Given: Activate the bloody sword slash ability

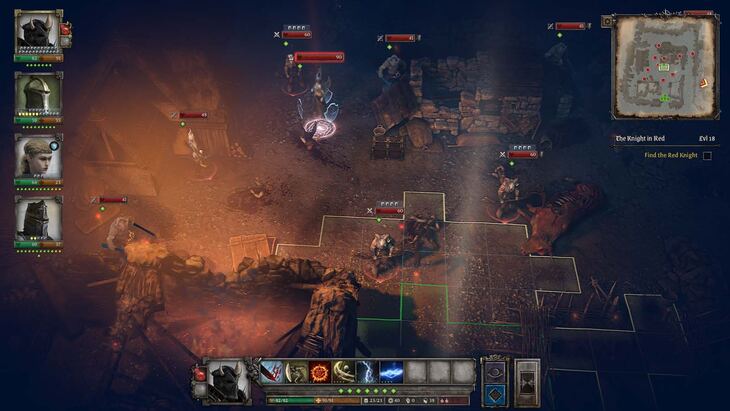Looking at the screenshot, I should pos(272,372).
